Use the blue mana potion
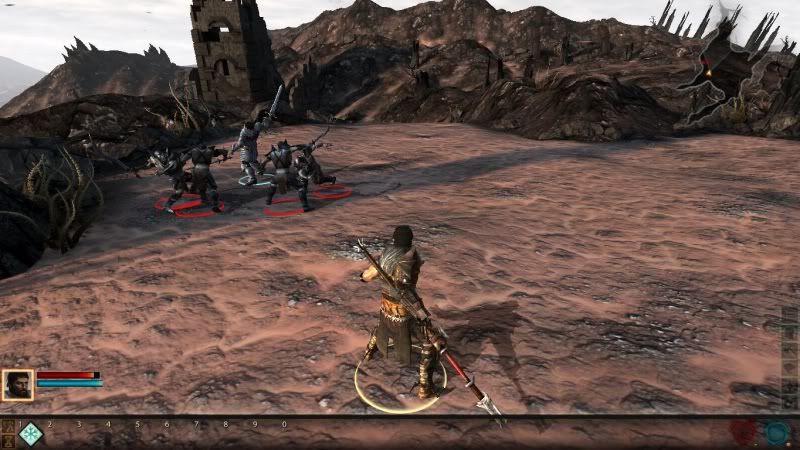This screenshot has width=800, height=450. 777,433
